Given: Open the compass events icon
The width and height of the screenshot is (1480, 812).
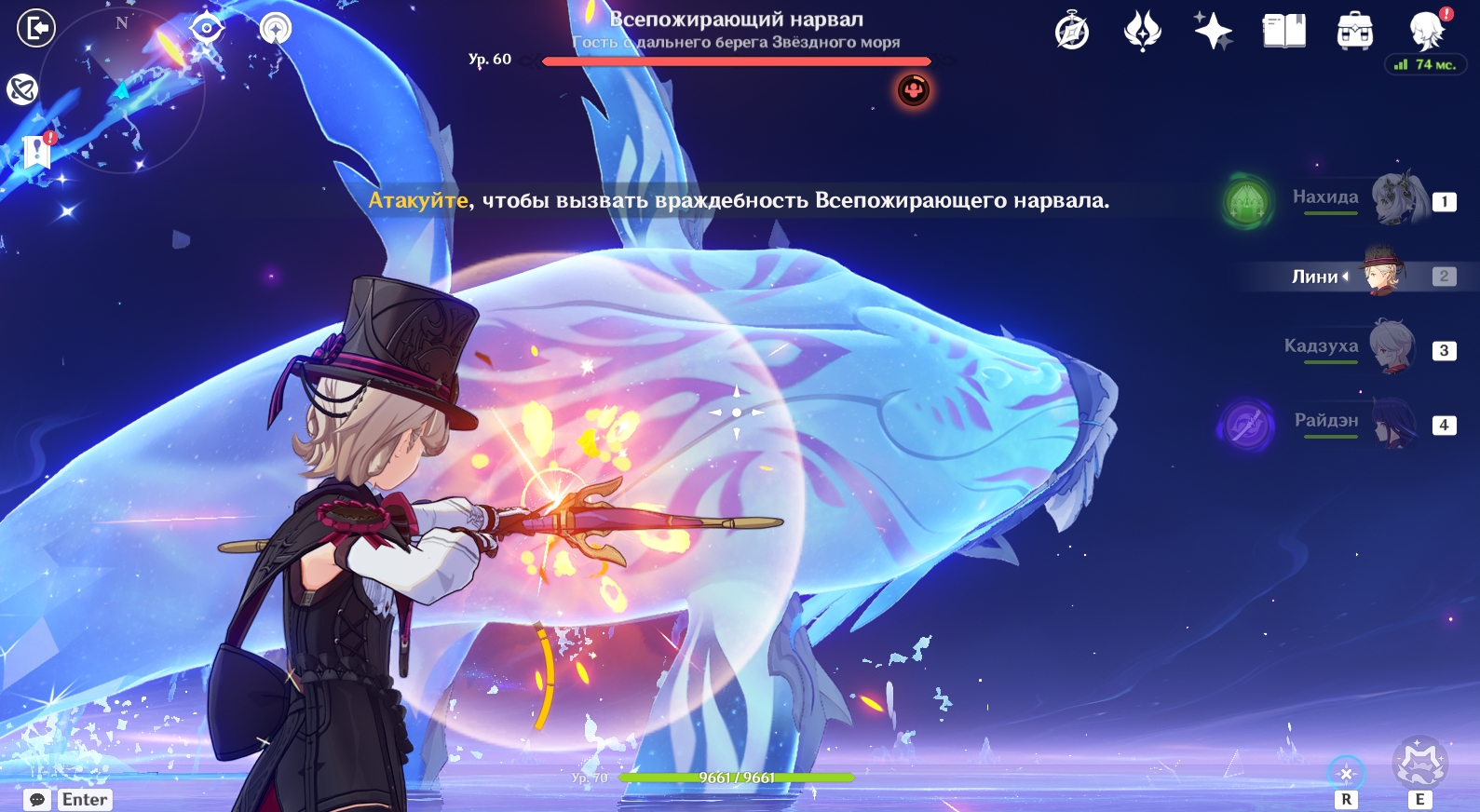Looking at the screenshot, I should pyautogui.click(x=1072, y=32).
